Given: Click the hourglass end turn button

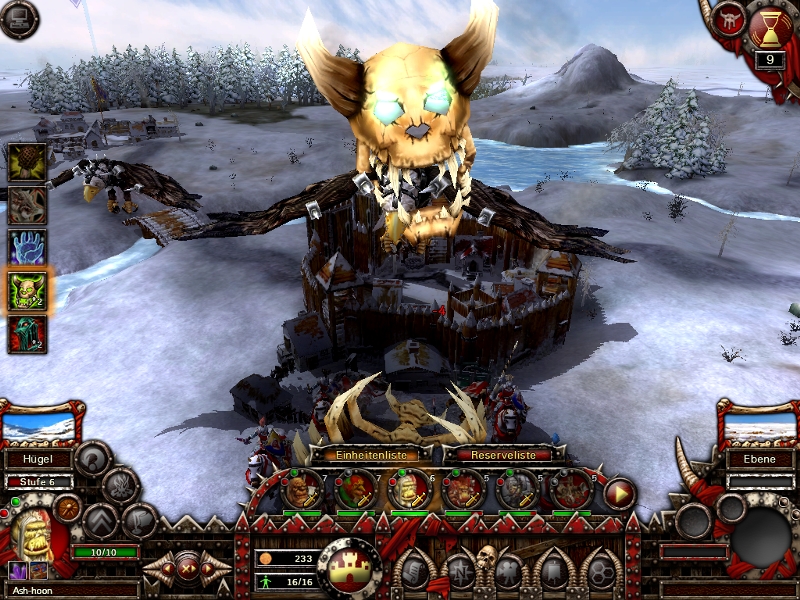Looking at the screenshot, I should click(768, 30).
